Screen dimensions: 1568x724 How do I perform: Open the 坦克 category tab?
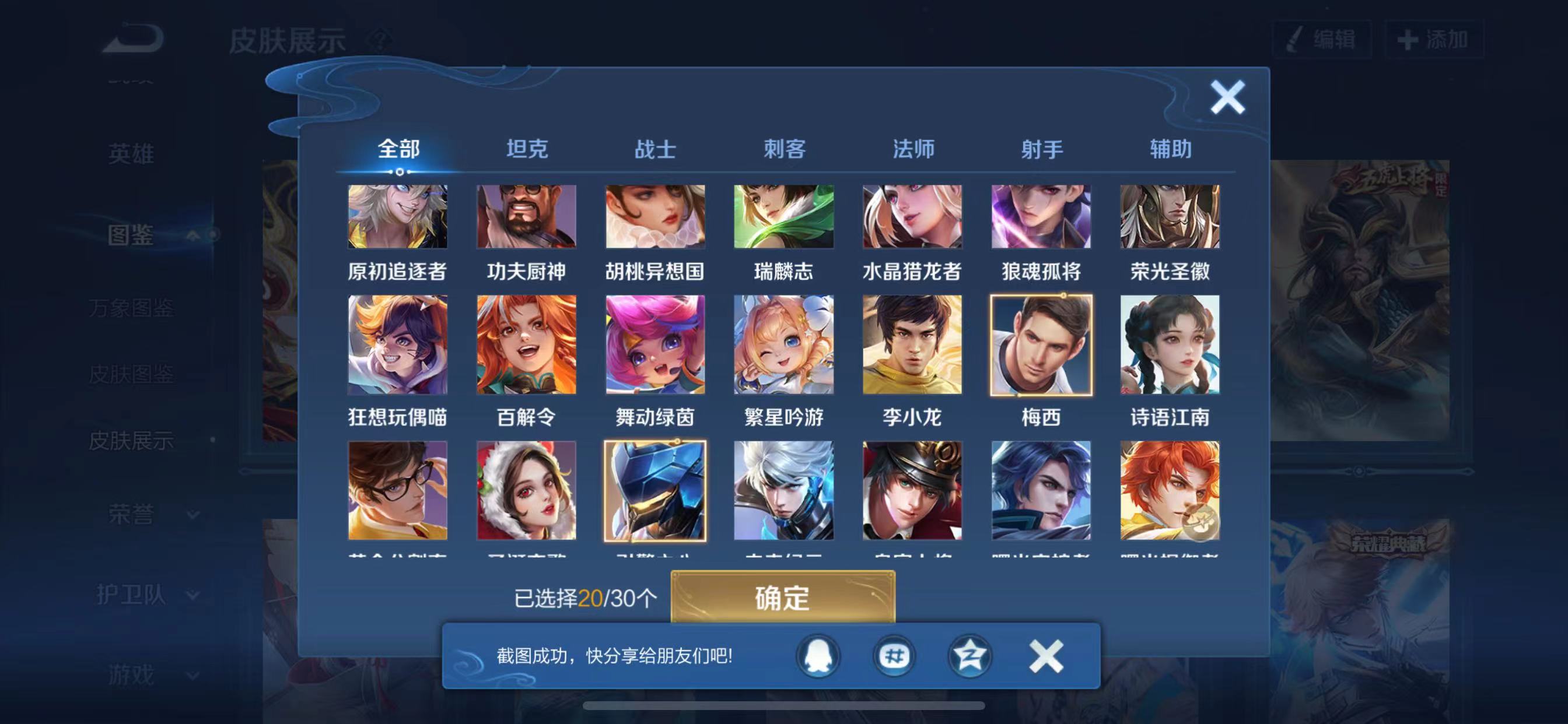528,149
